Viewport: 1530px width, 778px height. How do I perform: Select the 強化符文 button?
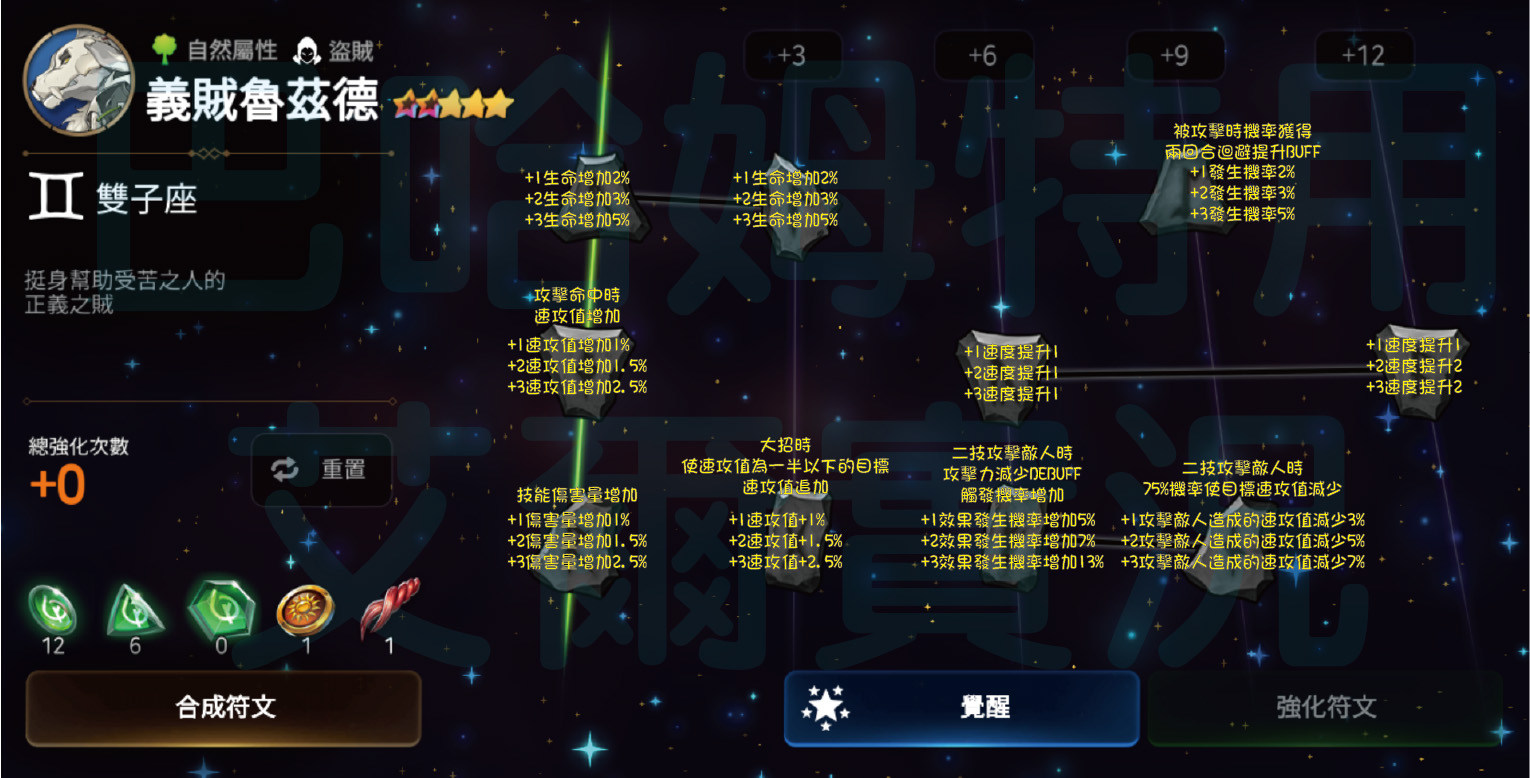coord(1324,708)
